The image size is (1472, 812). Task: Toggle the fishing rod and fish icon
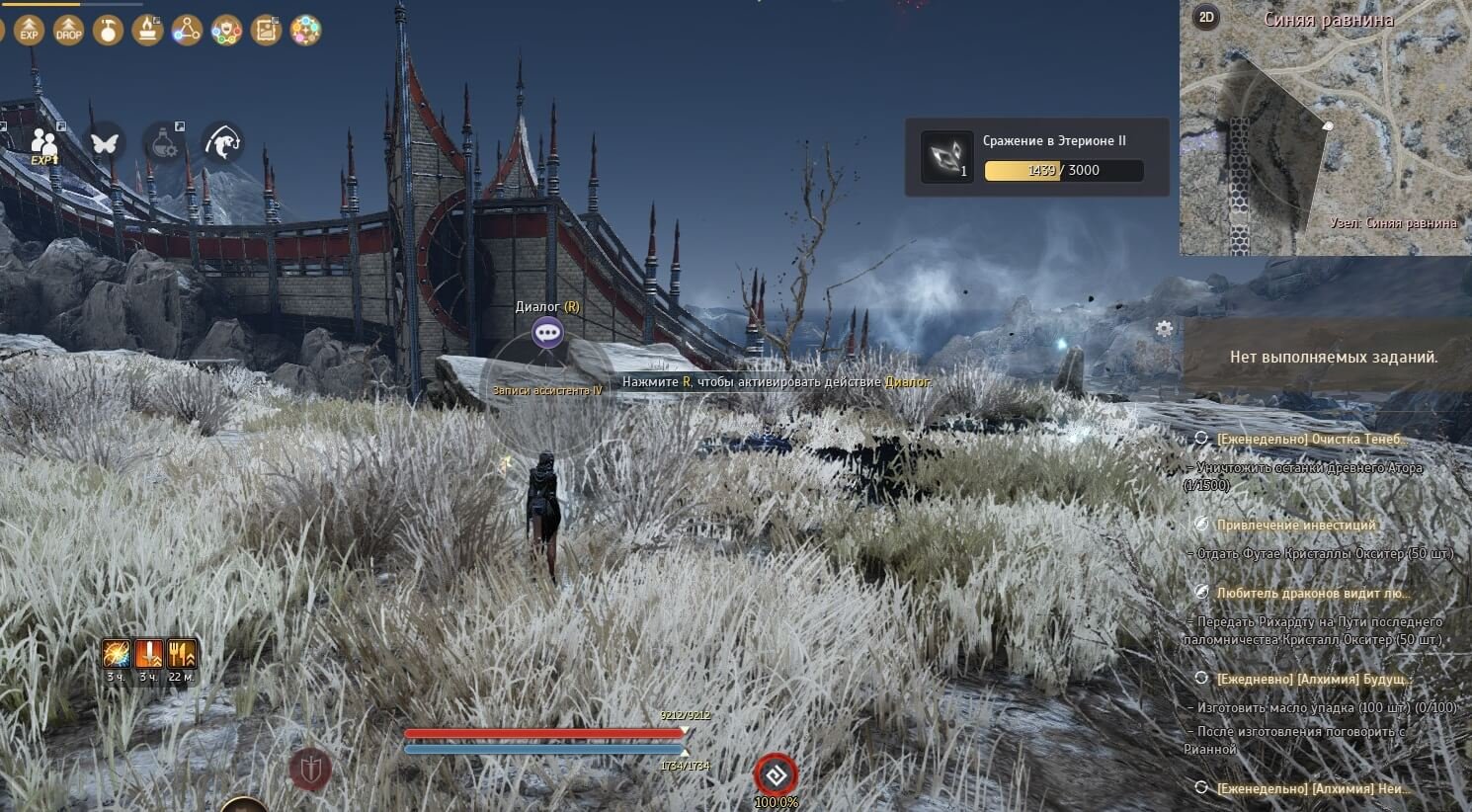point(223,143)
